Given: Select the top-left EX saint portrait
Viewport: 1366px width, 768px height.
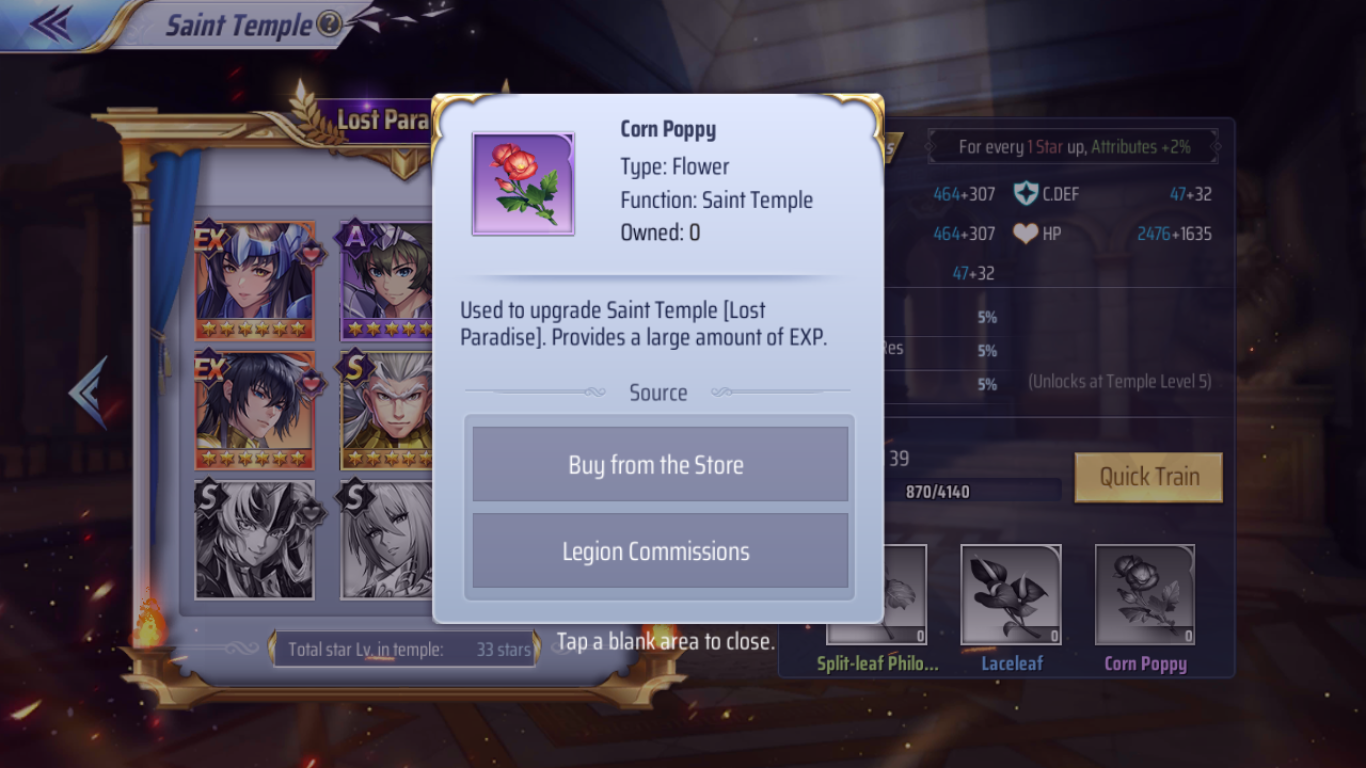Looking at the screenshot, I should tap(255, 282).
